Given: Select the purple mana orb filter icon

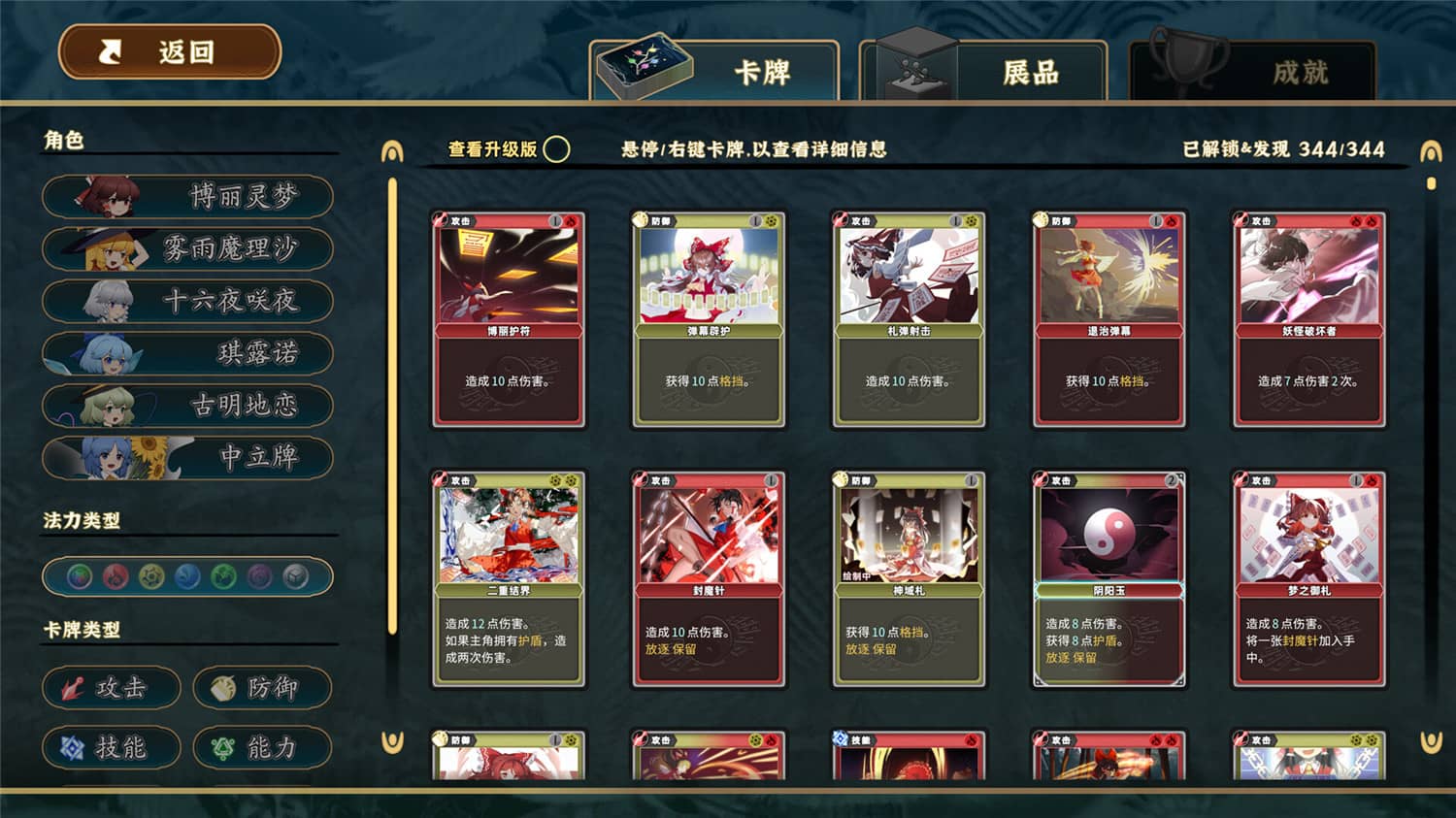Looking at the screenshot, I should 260,576.
